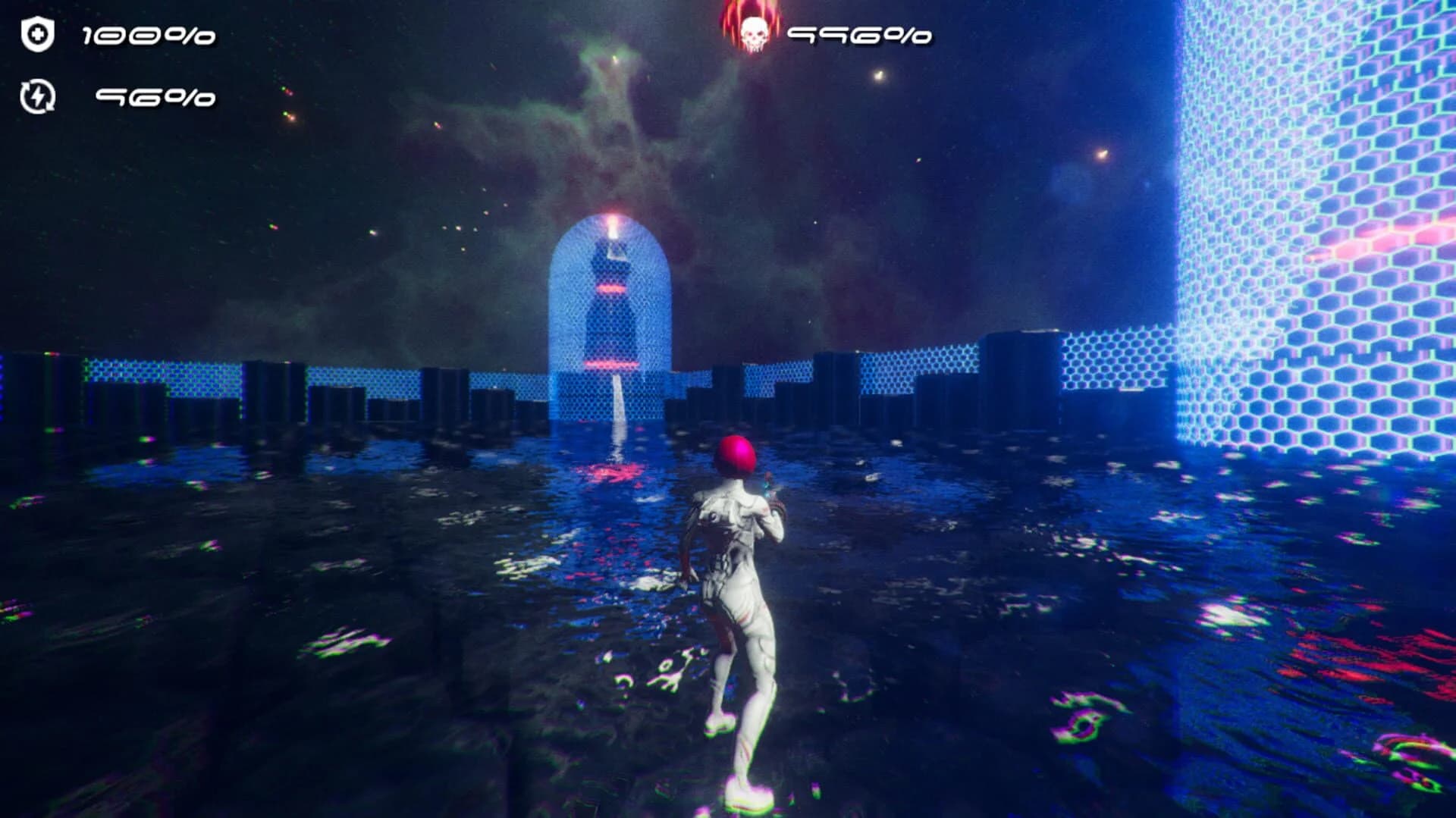Click the lower red energy bar on the tower

coord(613,364)
